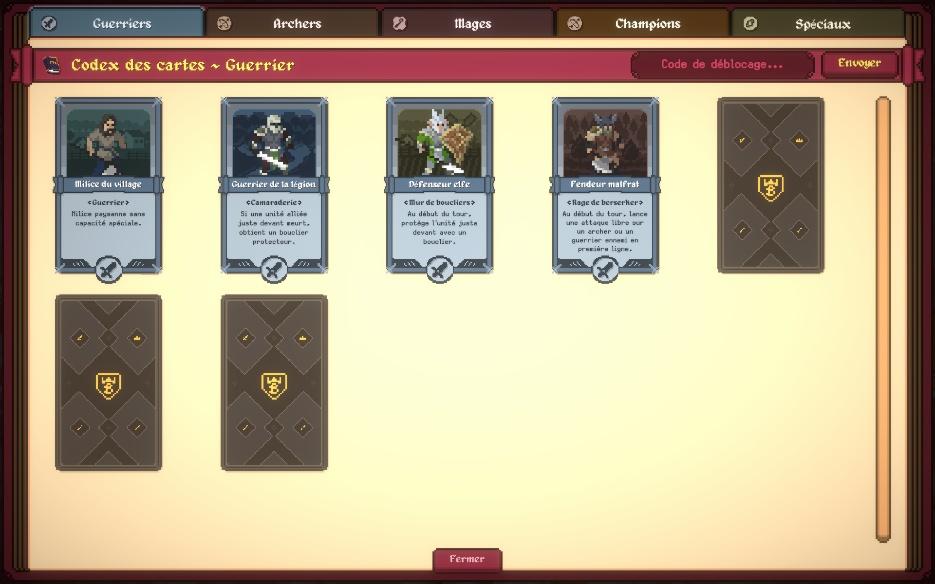The image size is (935, 584).
Task: Select the Milice du village card
Action: (x=108, y=185)
